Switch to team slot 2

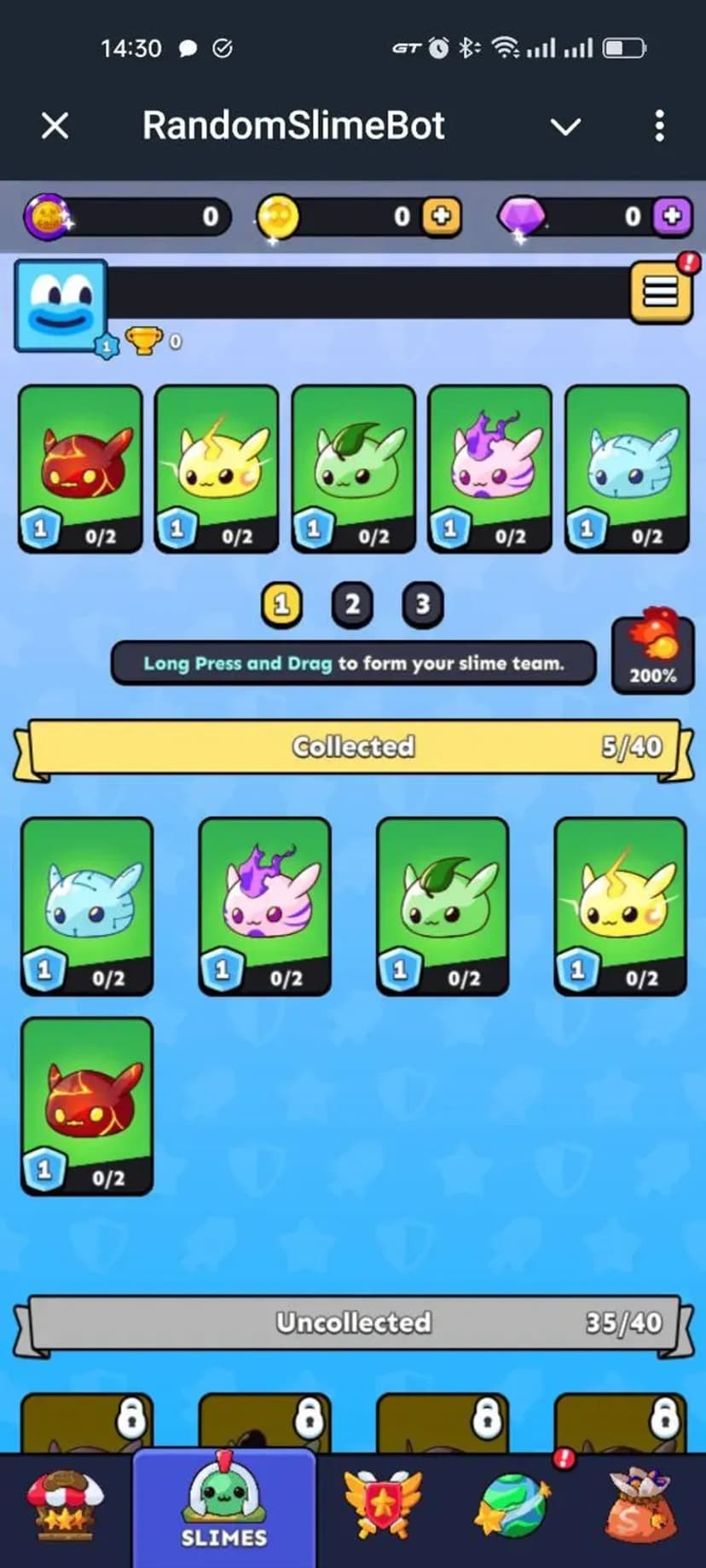(352, 604)
